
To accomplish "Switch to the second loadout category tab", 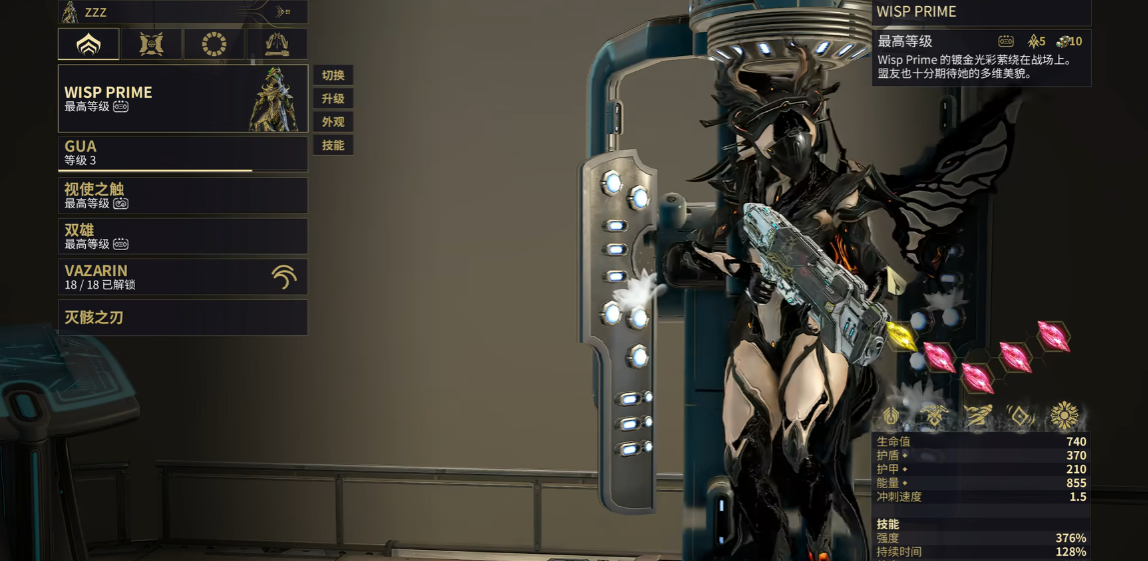I will [x=152, y=44].
